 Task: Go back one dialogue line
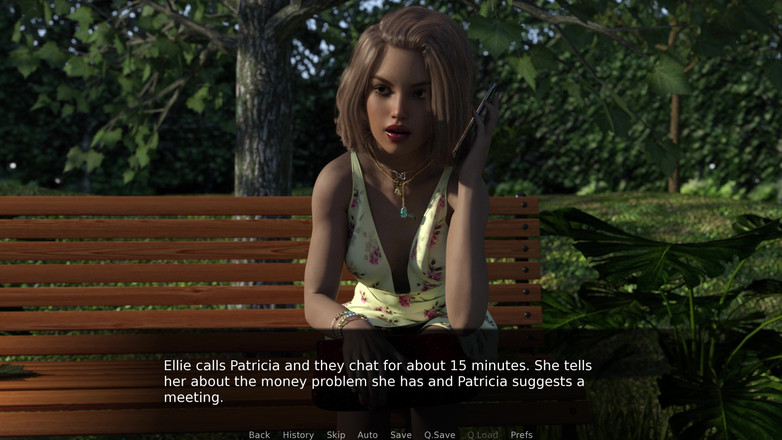click(x=259, y=435)
